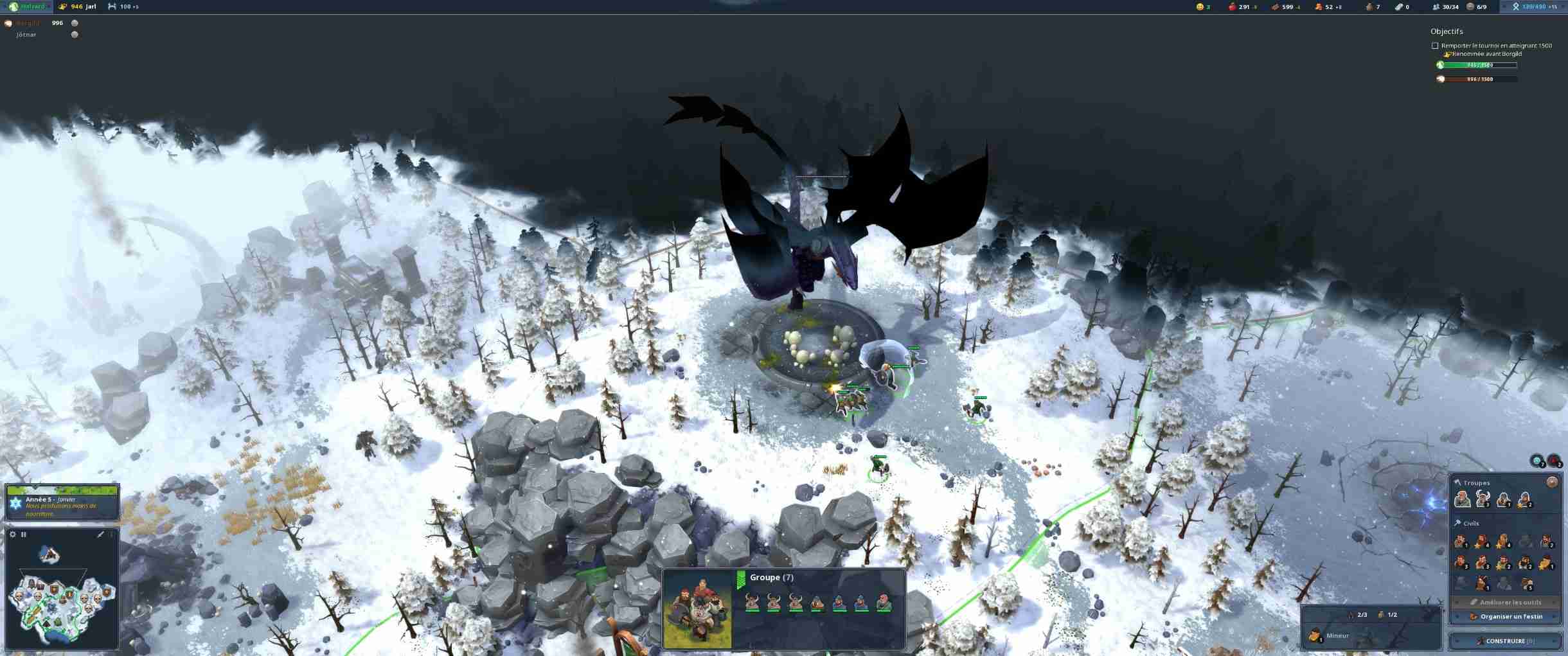Pause the game with the pause icon
Image resolution: width=1568 pixels, height=656 pixels.
click(x=24, y=535)
